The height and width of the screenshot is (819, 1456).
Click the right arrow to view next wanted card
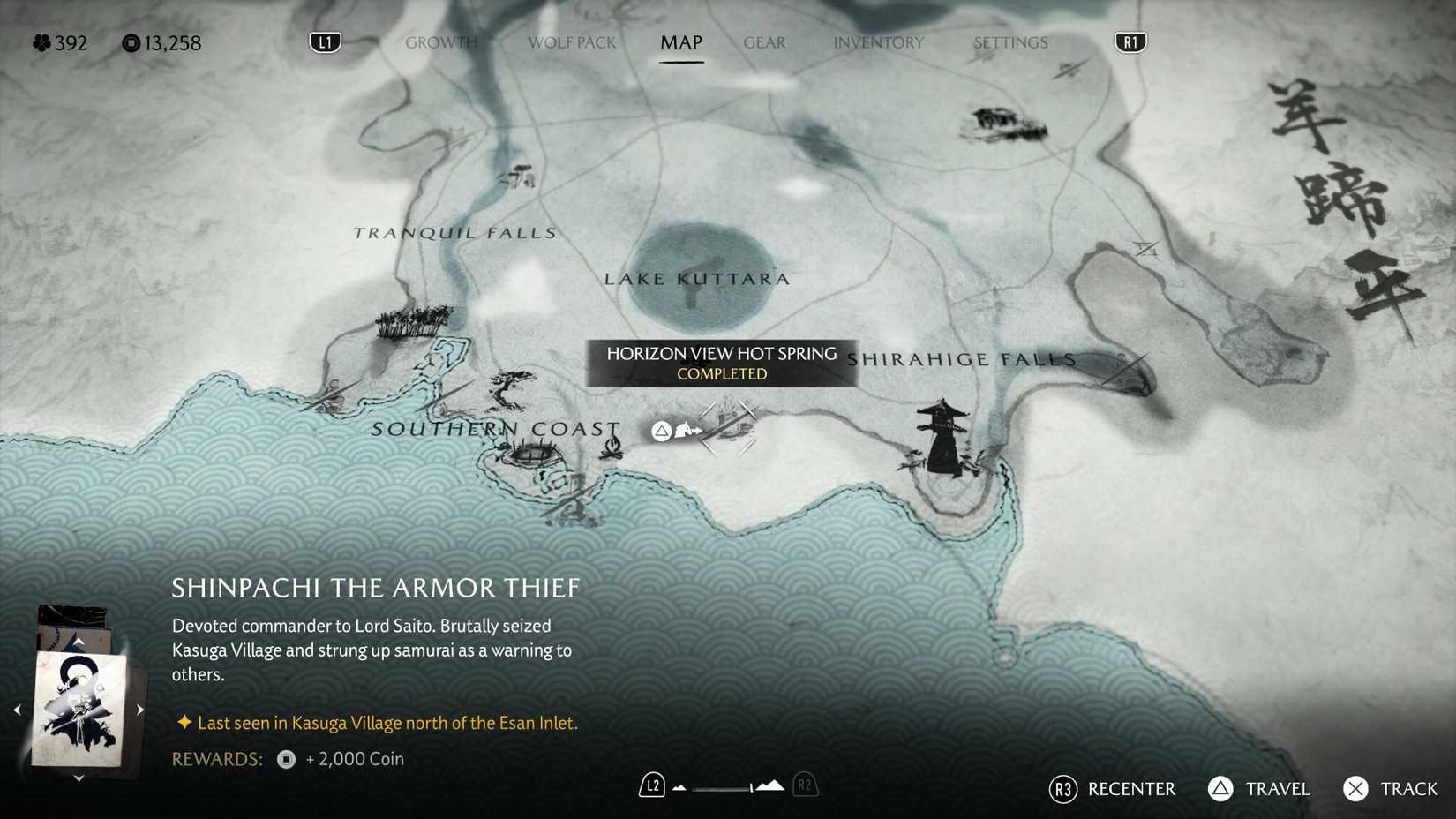139,709
